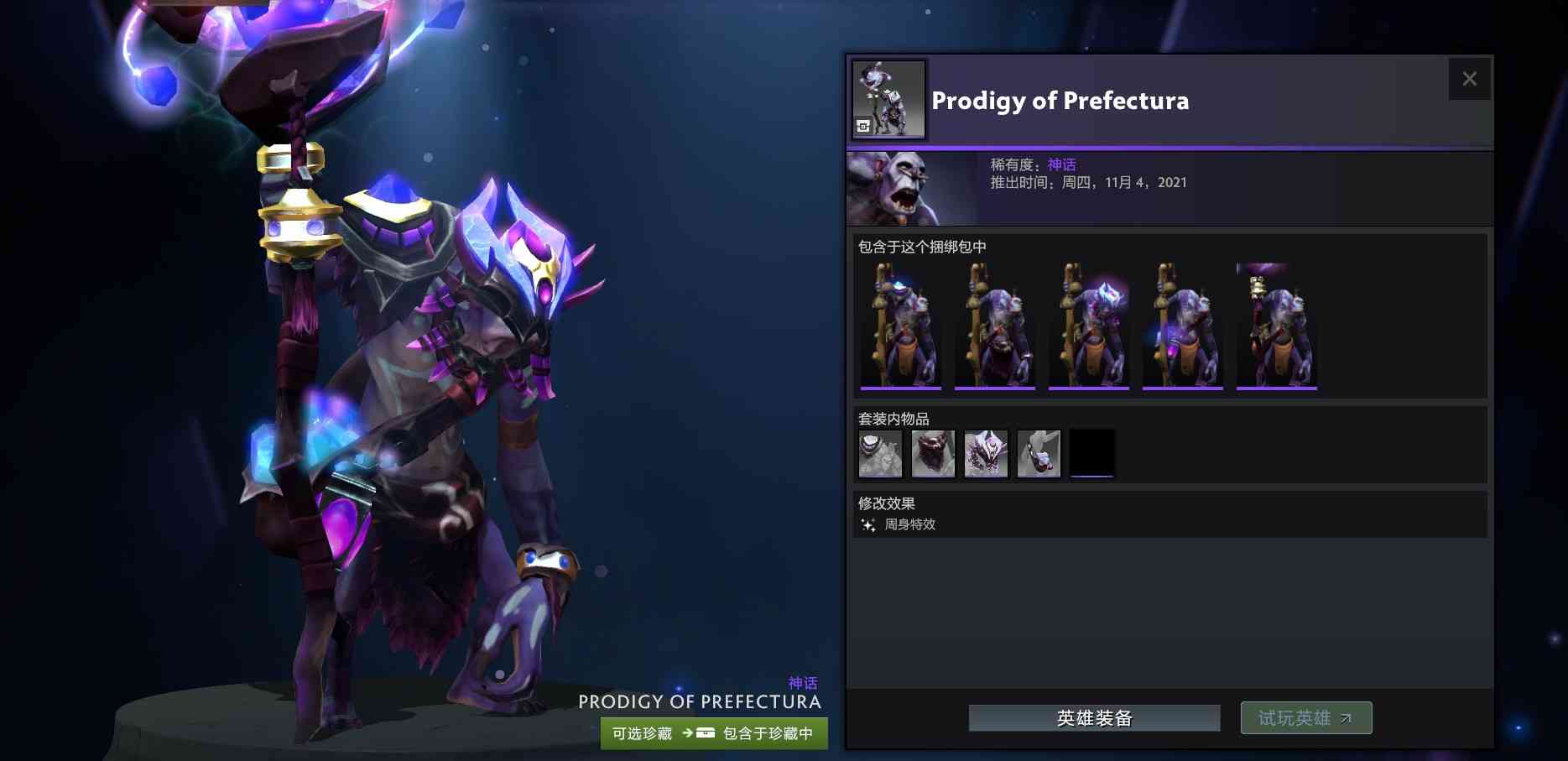Click the sparkle icon next to 周身特效

pos(867,524)
